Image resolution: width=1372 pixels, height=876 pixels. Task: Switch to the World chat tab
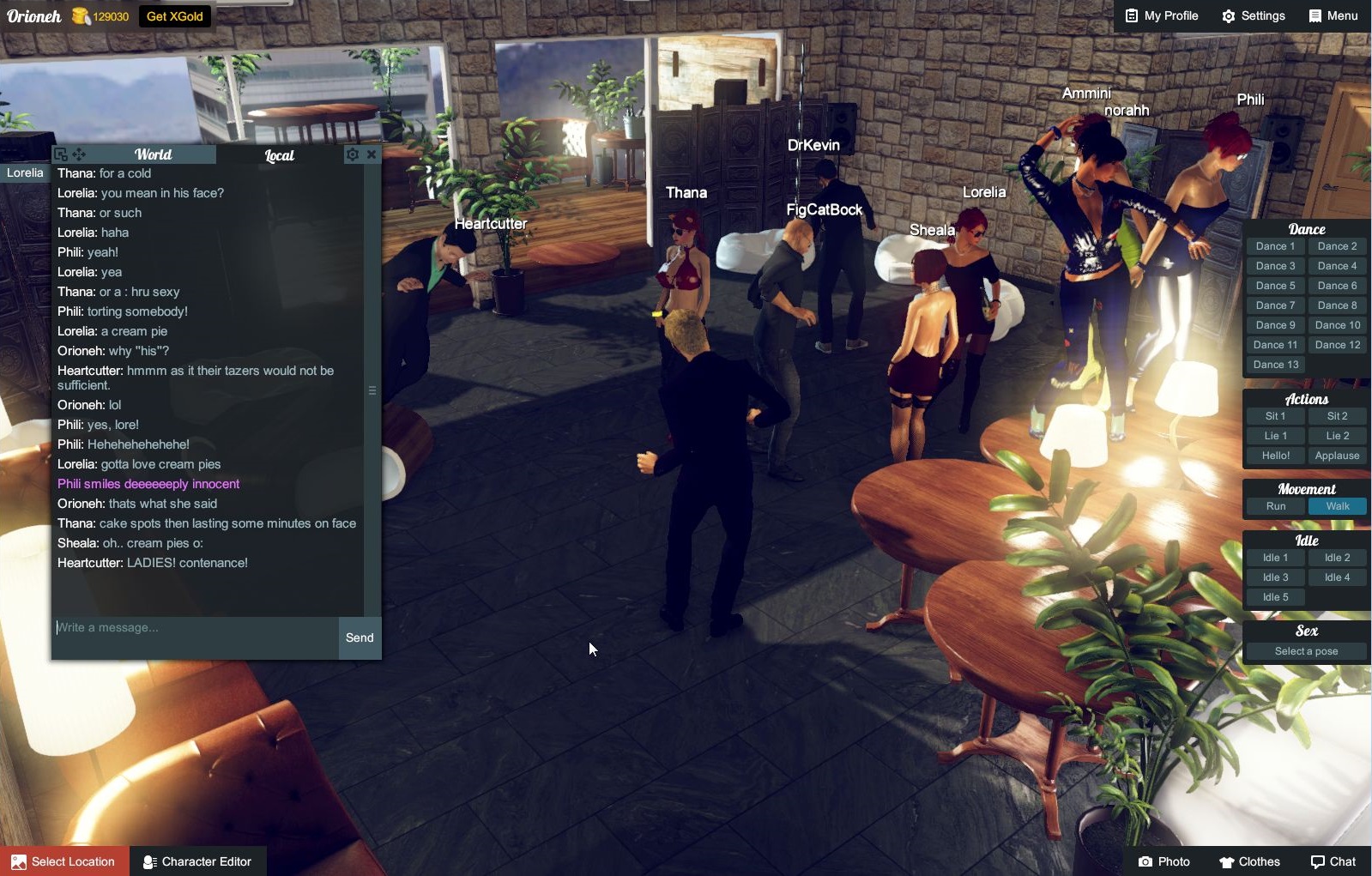(x=153, y=154)
